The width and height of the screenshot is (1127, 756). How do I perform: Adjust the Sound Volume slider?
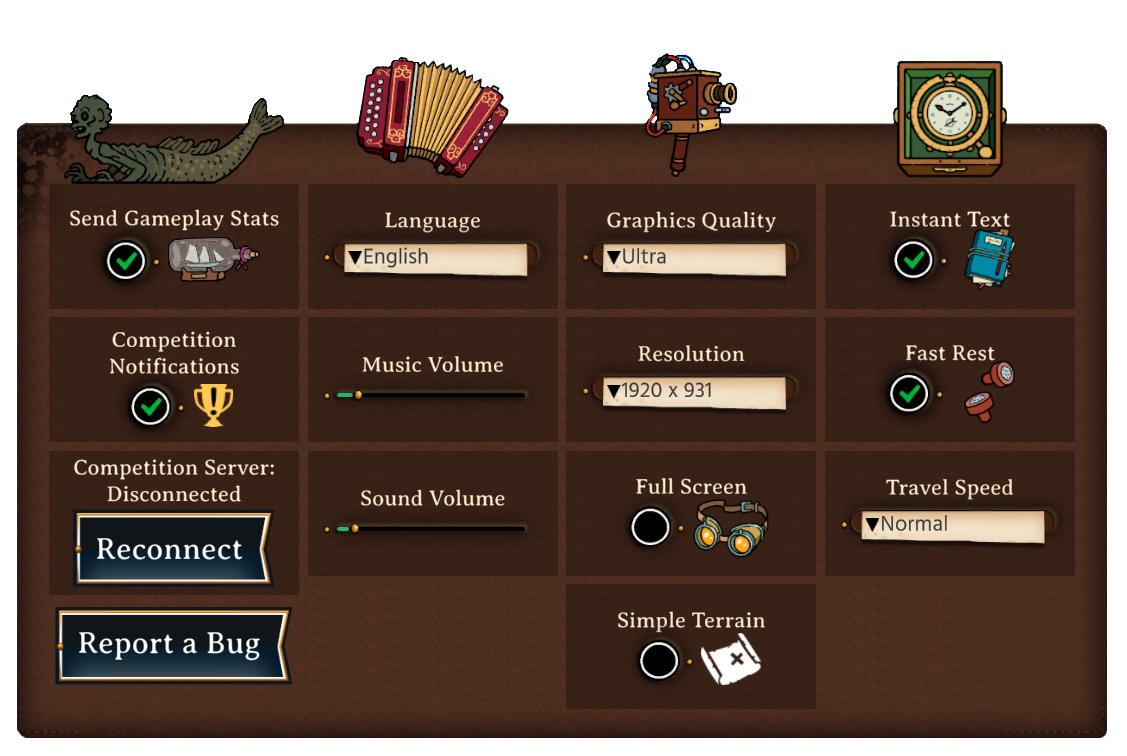pyautogui.click(x=354, y=529)
